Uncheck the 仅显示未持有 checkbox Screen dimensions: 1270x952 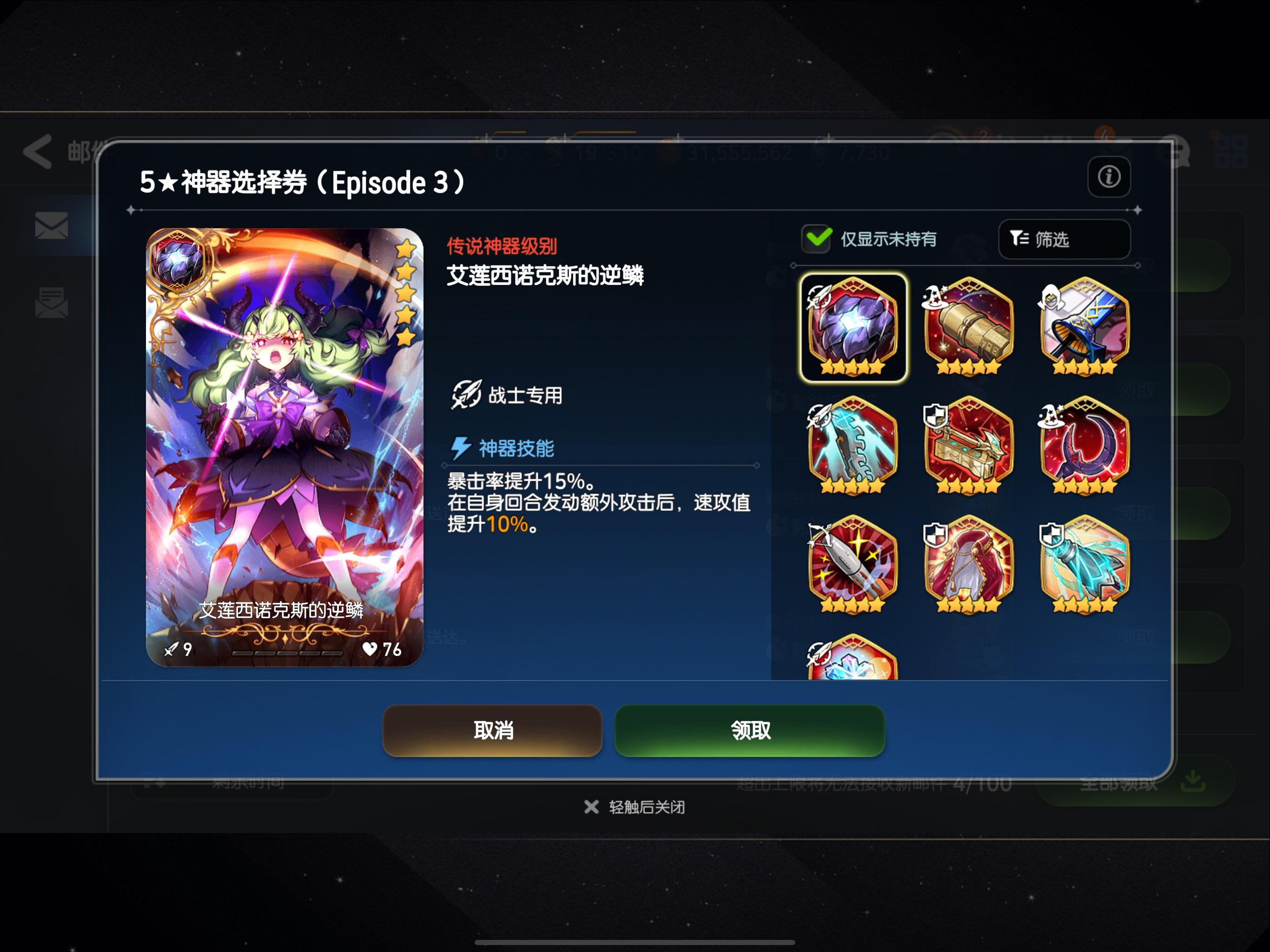coord(816,239)
